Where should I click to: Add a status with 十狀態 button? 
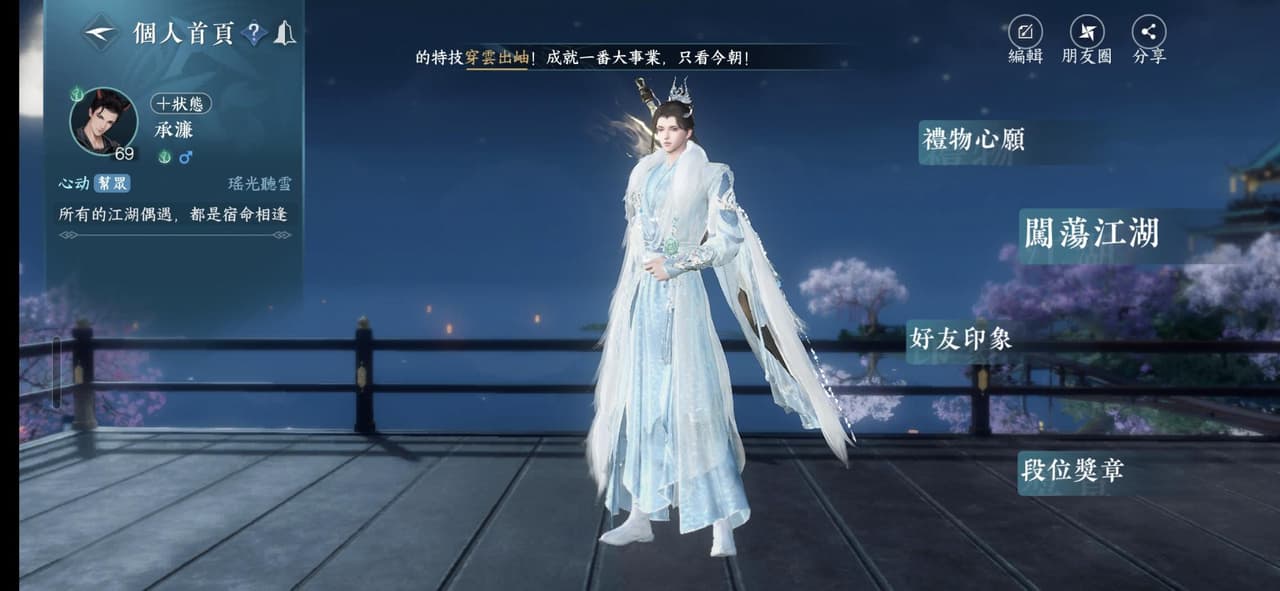[x=181, y=104]
